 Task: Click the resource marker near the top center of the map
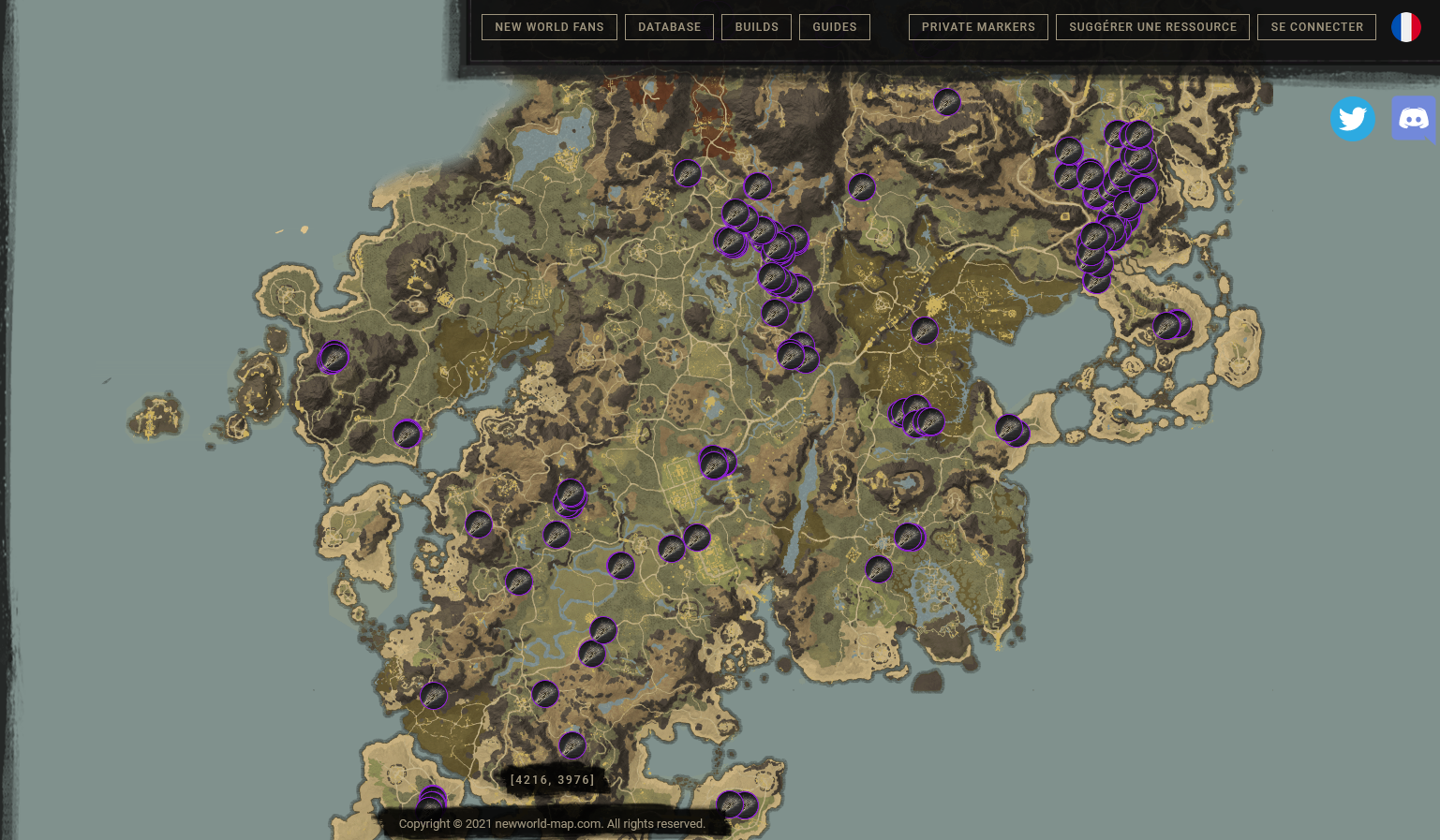click(x=947, y=103)
